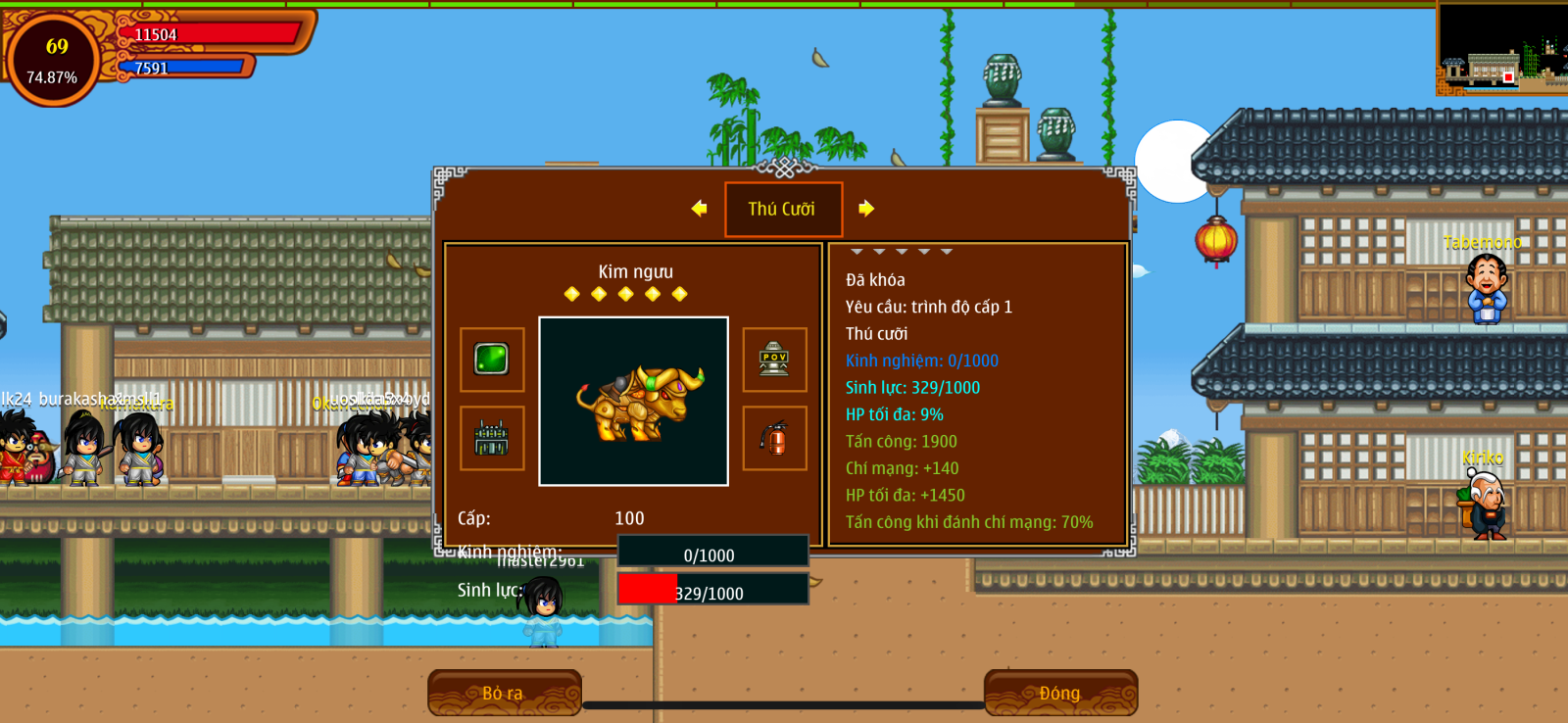Select the green saddle gear slot
1568x723 pixels.
(x=492, y=438)
